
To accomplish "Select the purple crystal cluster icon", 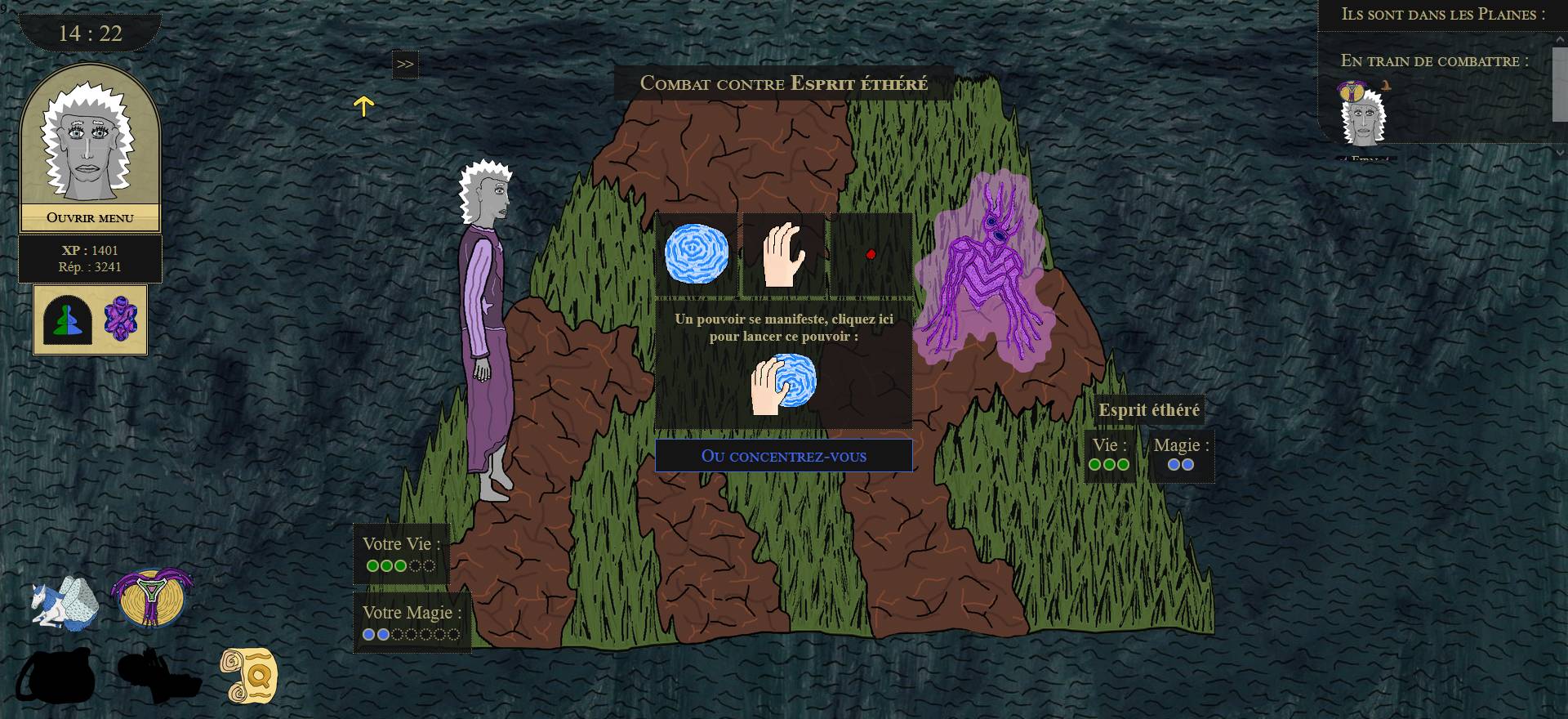I will point(121,319).
